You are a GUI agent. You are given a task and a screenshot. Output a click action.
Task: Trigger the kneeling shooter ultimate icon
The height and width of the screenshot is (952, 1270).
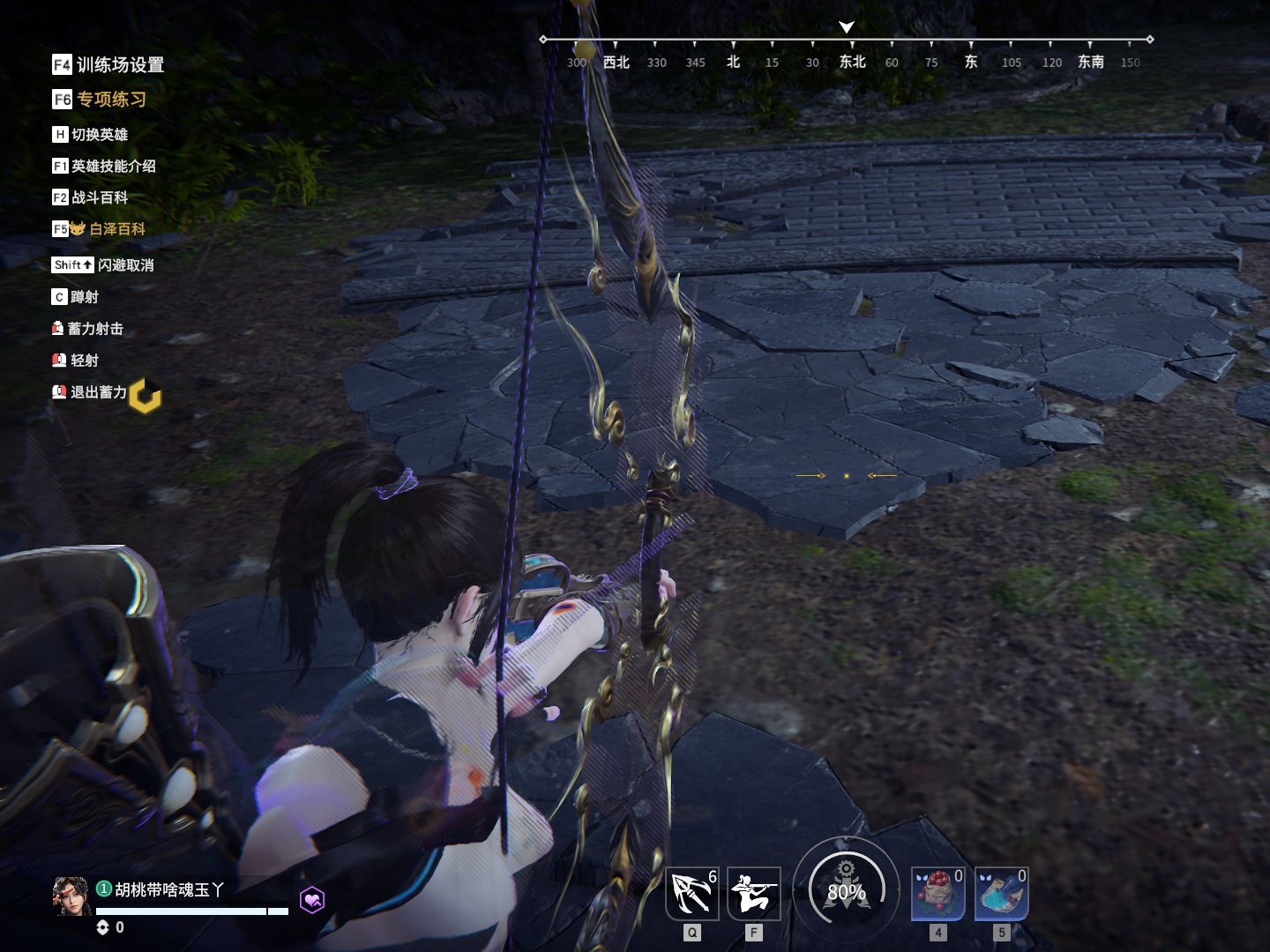coord(754,893)
